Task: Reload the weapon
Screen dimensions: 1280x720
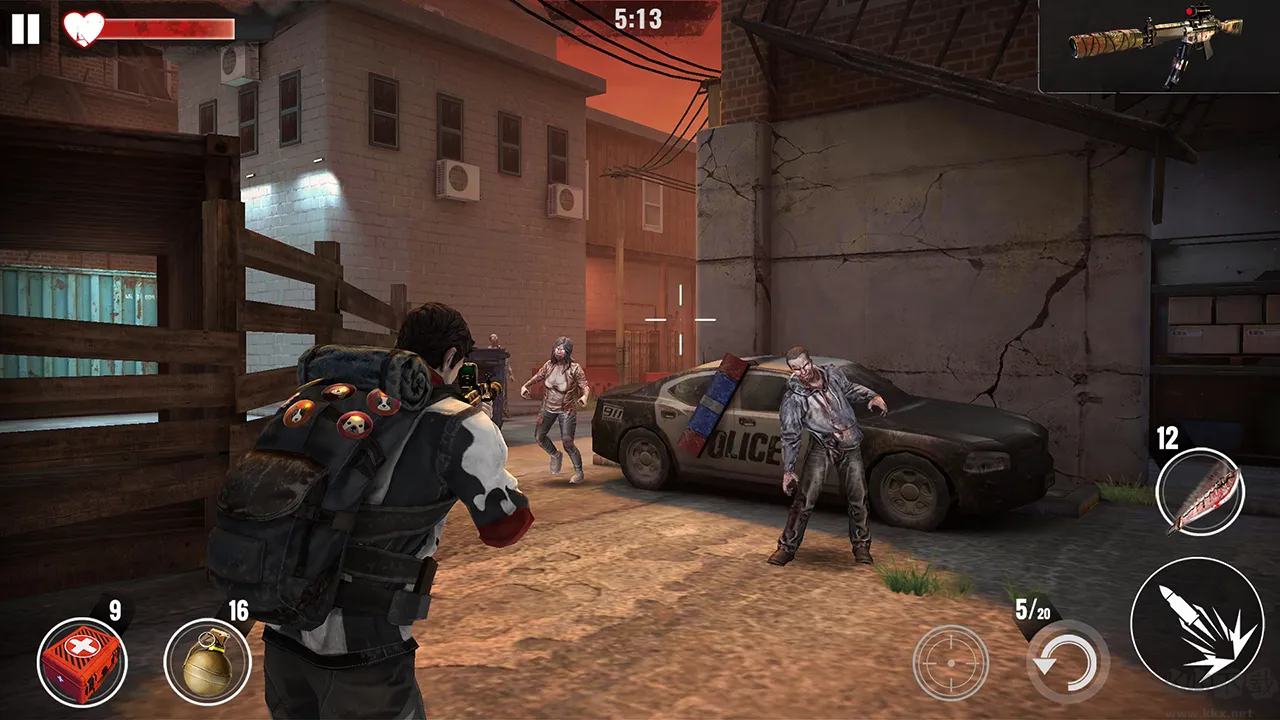Action: (x=1068, y=662)
